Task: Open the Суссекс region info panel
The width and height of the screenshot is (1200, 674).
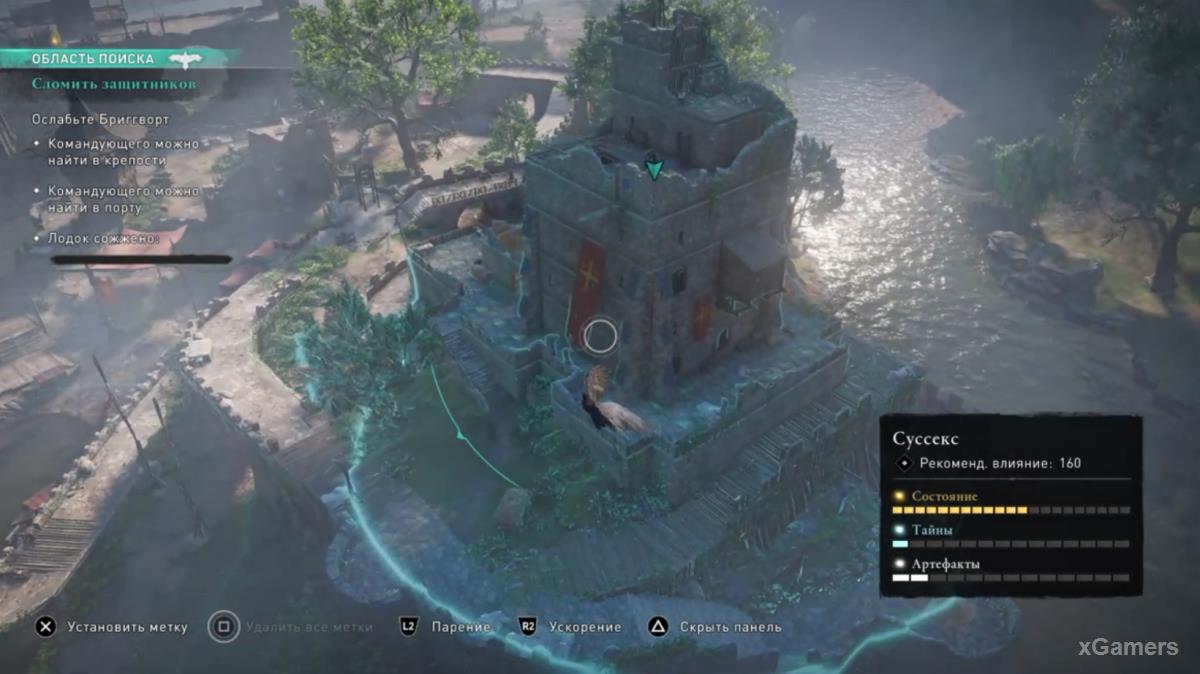Action: tap(926, 438)
